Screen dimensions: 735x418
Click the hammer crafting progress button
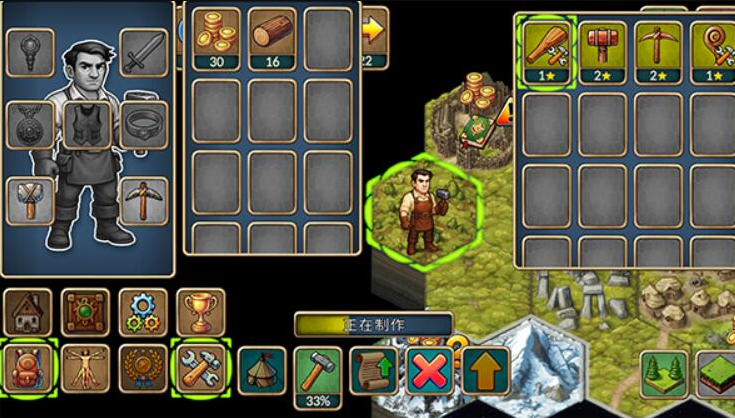318,374
